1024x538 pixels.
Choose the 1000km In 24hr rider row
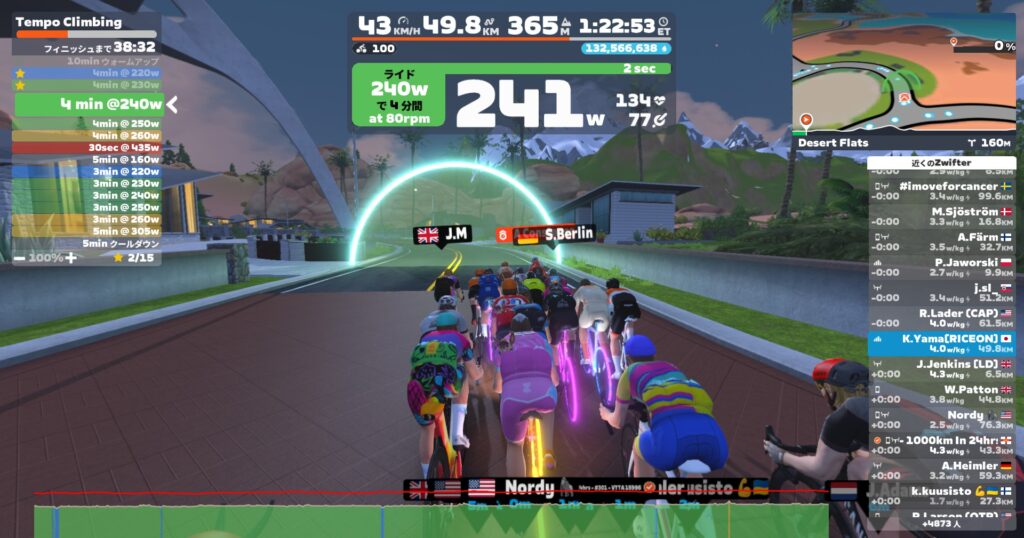[x=940, y=445]
